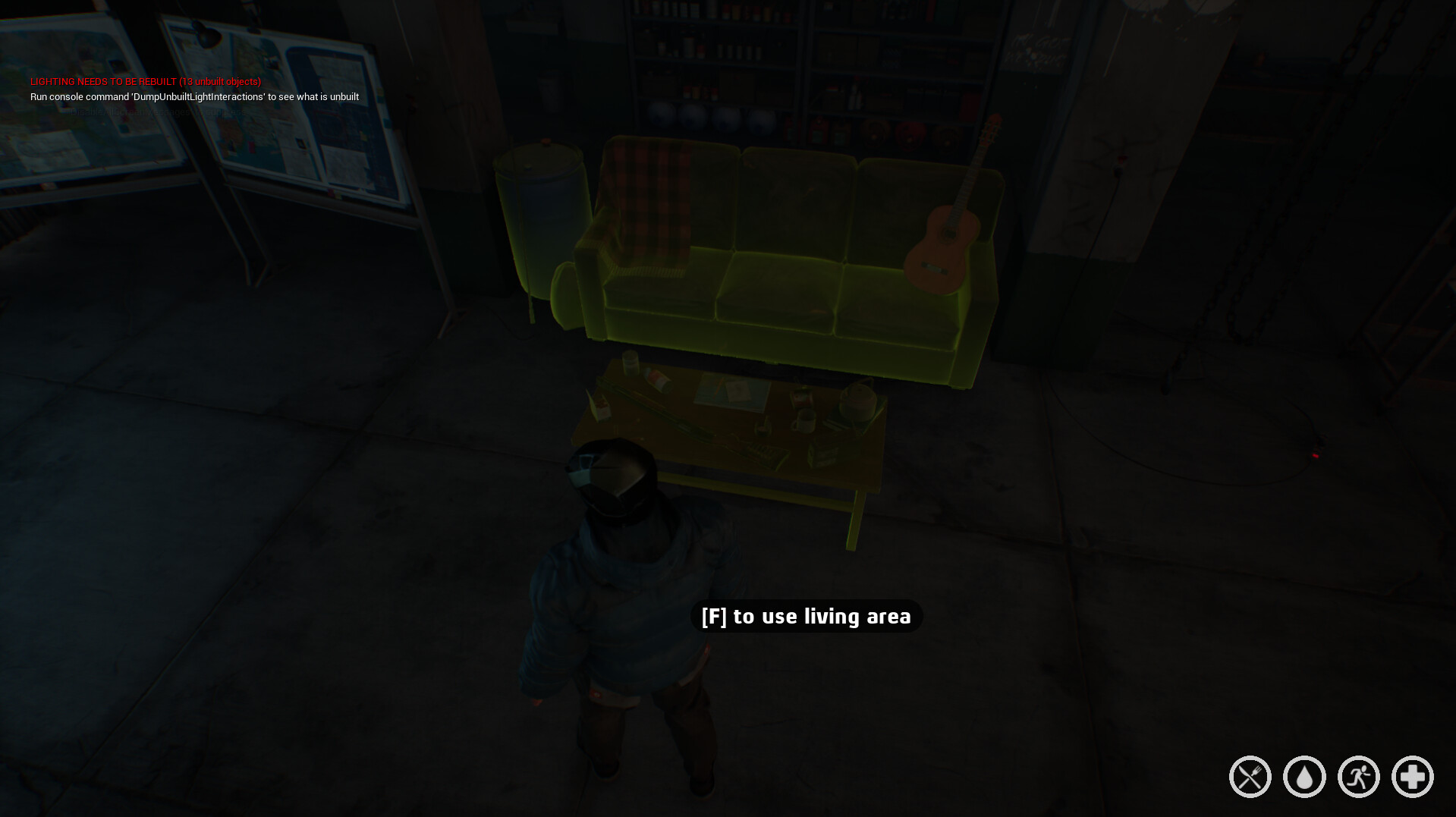Click the hunger fork-and-knife status icon
The height and width of the screenshot is (817, 1456).
coord(1250,776)
